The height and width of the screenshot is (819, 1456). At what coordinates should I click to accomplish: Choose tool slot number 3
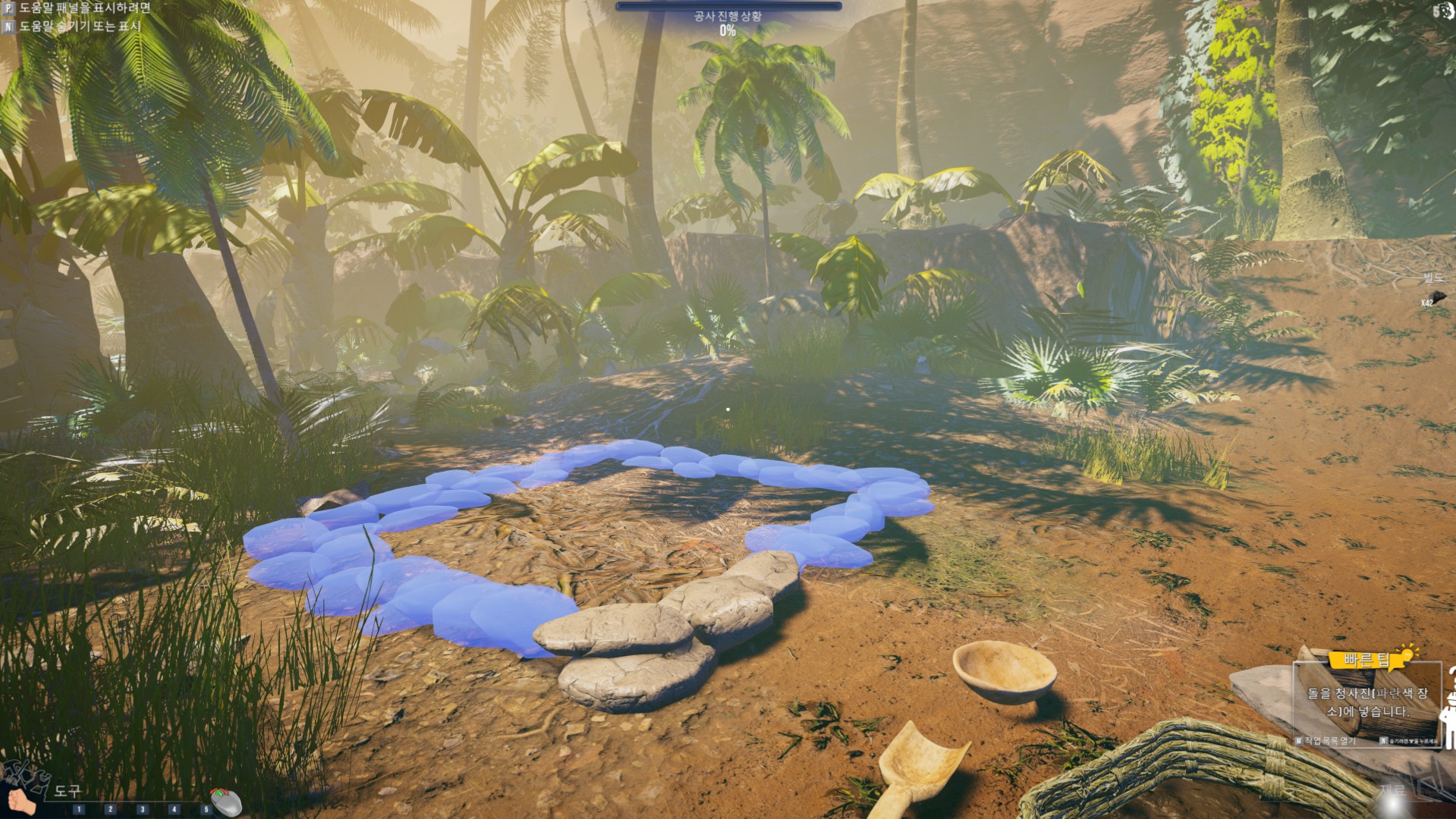click(142, 809)
